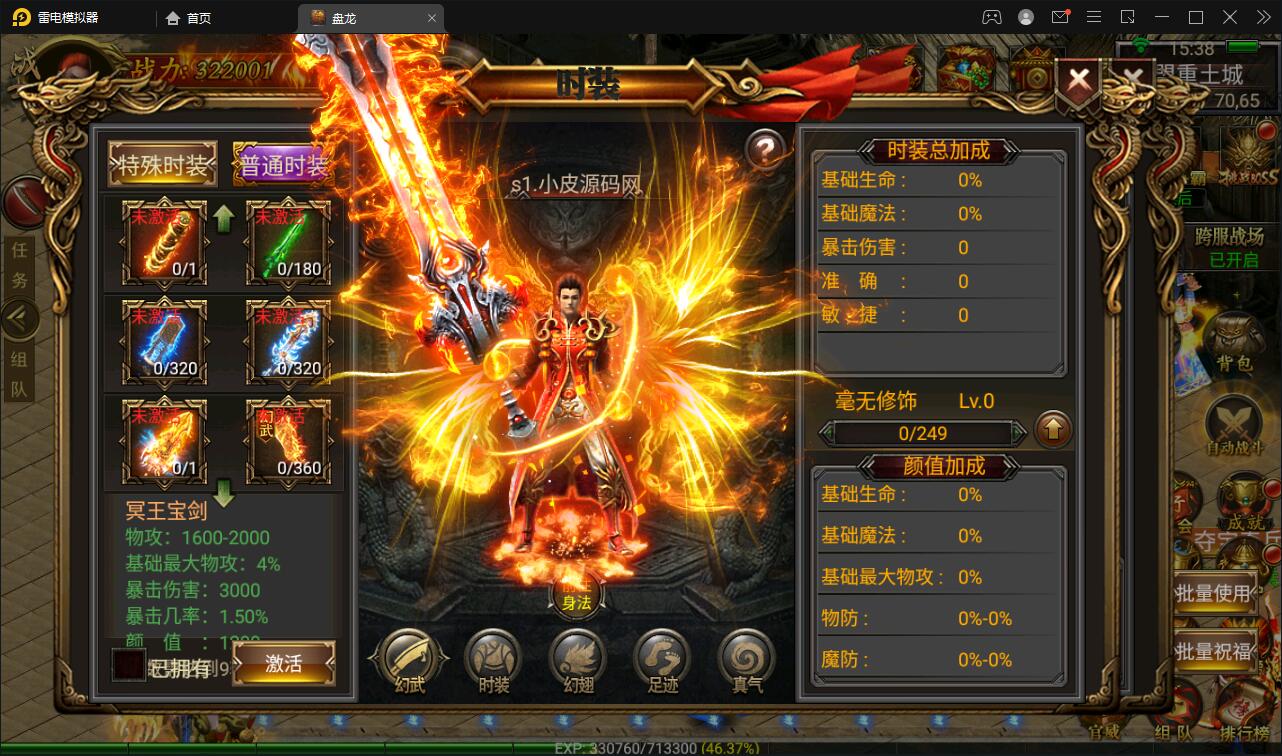This screenshot has height=756, width=1282.
Task: Collapse the left sidebar with the chevron
Action: [20, 318]
